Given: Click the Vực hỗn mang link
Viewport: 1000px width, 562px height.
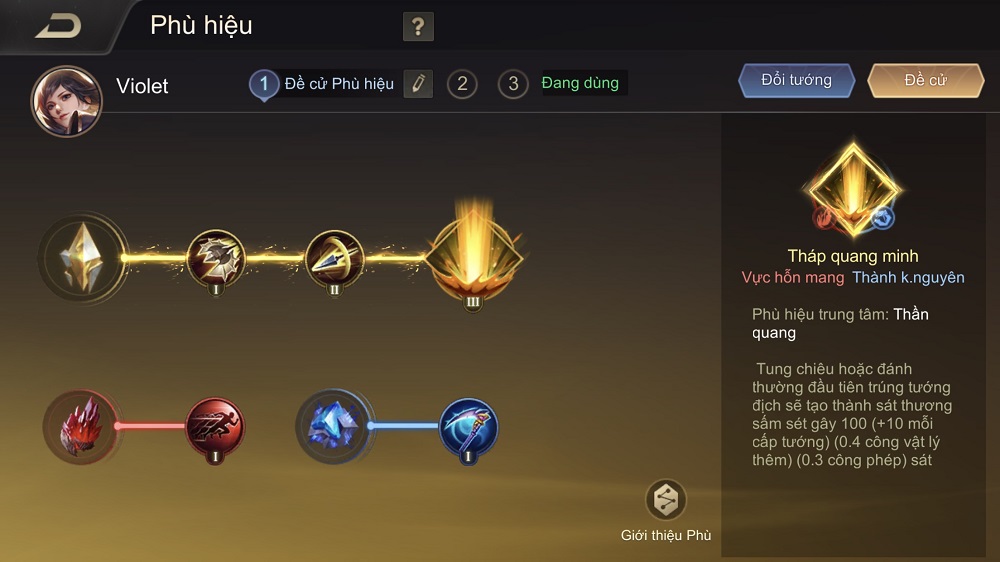Looking at the screenshot, I should (793, 277).
